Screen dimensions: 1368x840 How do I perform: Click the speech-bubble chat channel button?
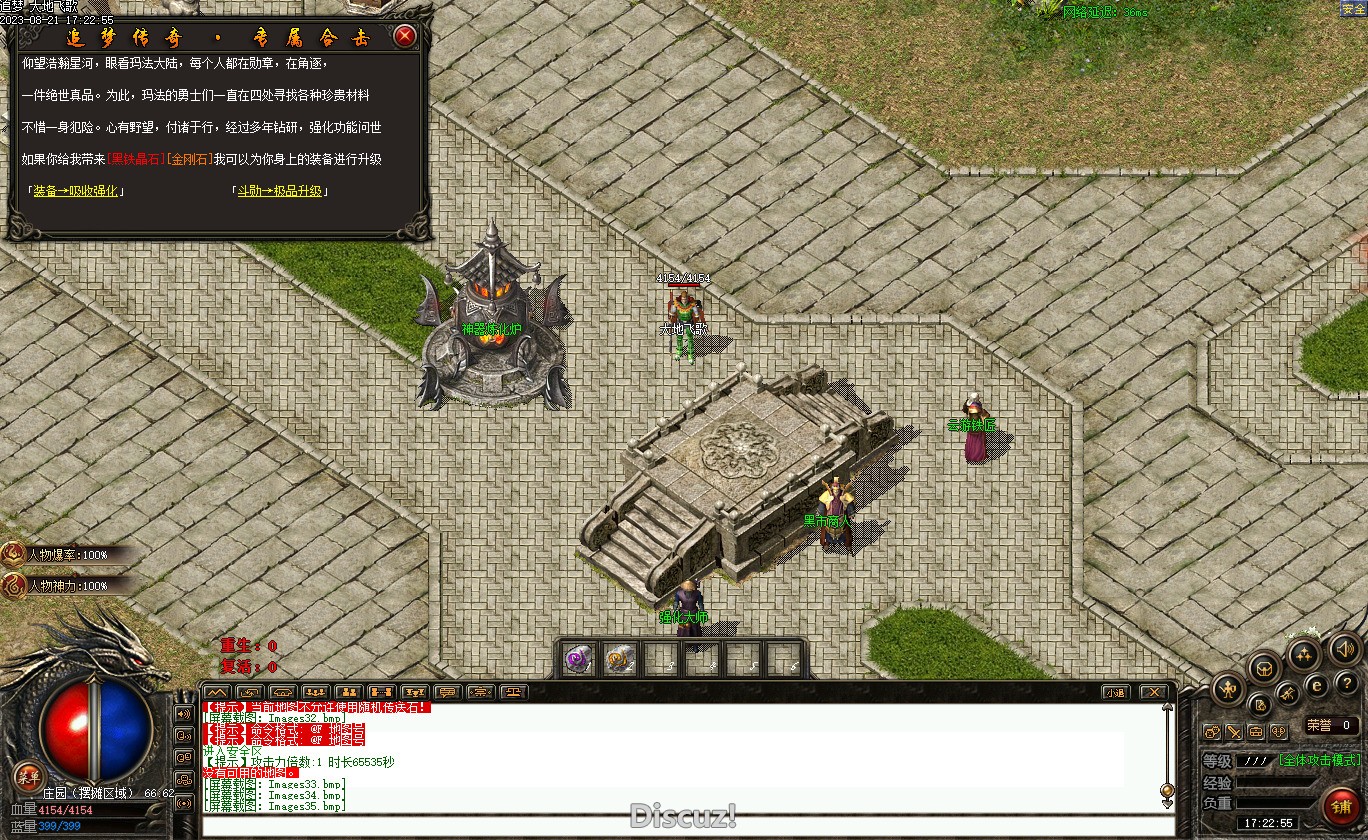pyautogui.click(x=448, y=692)
